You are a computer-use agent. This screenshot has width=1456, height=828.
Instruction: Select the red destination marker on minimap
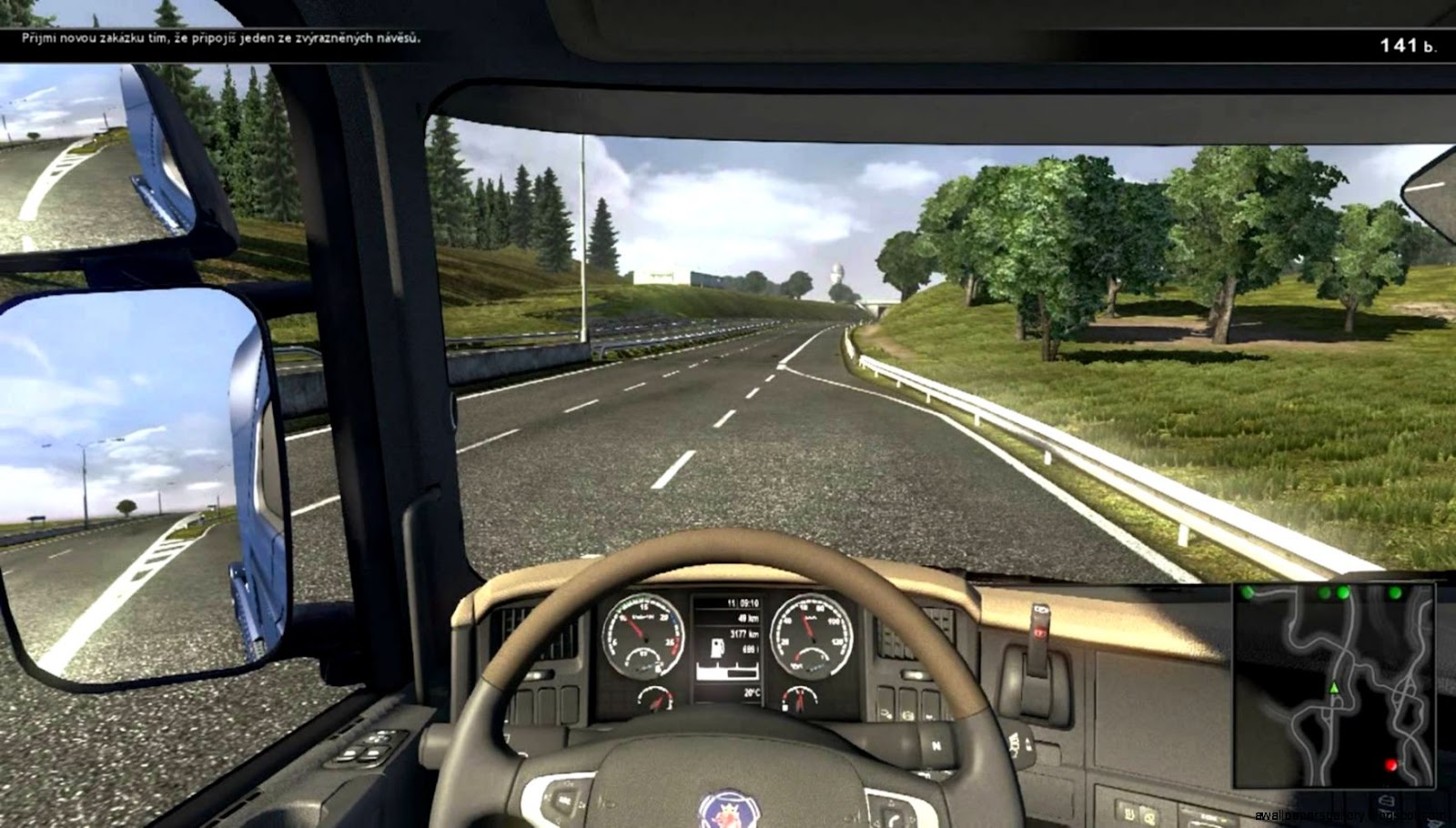pos(1390,764)
